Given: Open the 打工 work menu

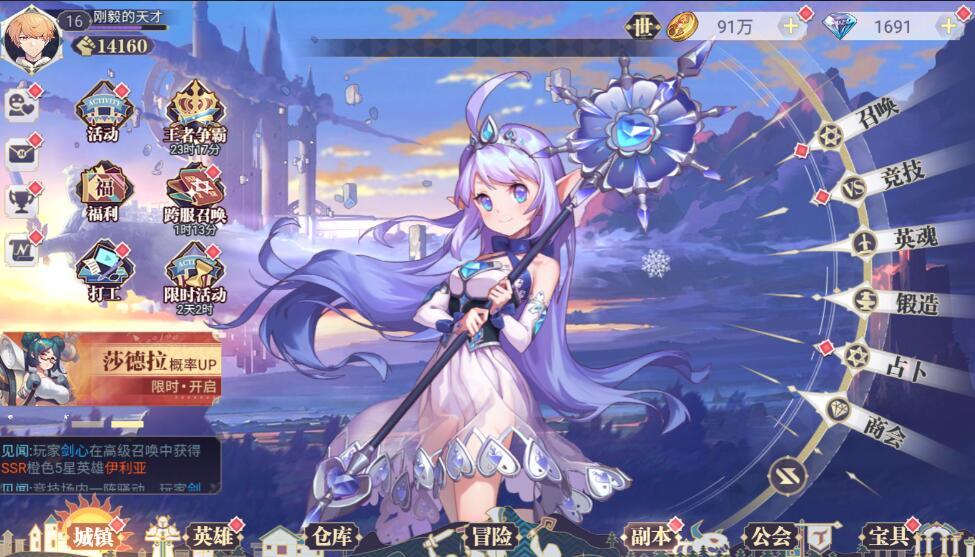Looking at the screenshot, I should pyautogui.click(x=103, y=269).
